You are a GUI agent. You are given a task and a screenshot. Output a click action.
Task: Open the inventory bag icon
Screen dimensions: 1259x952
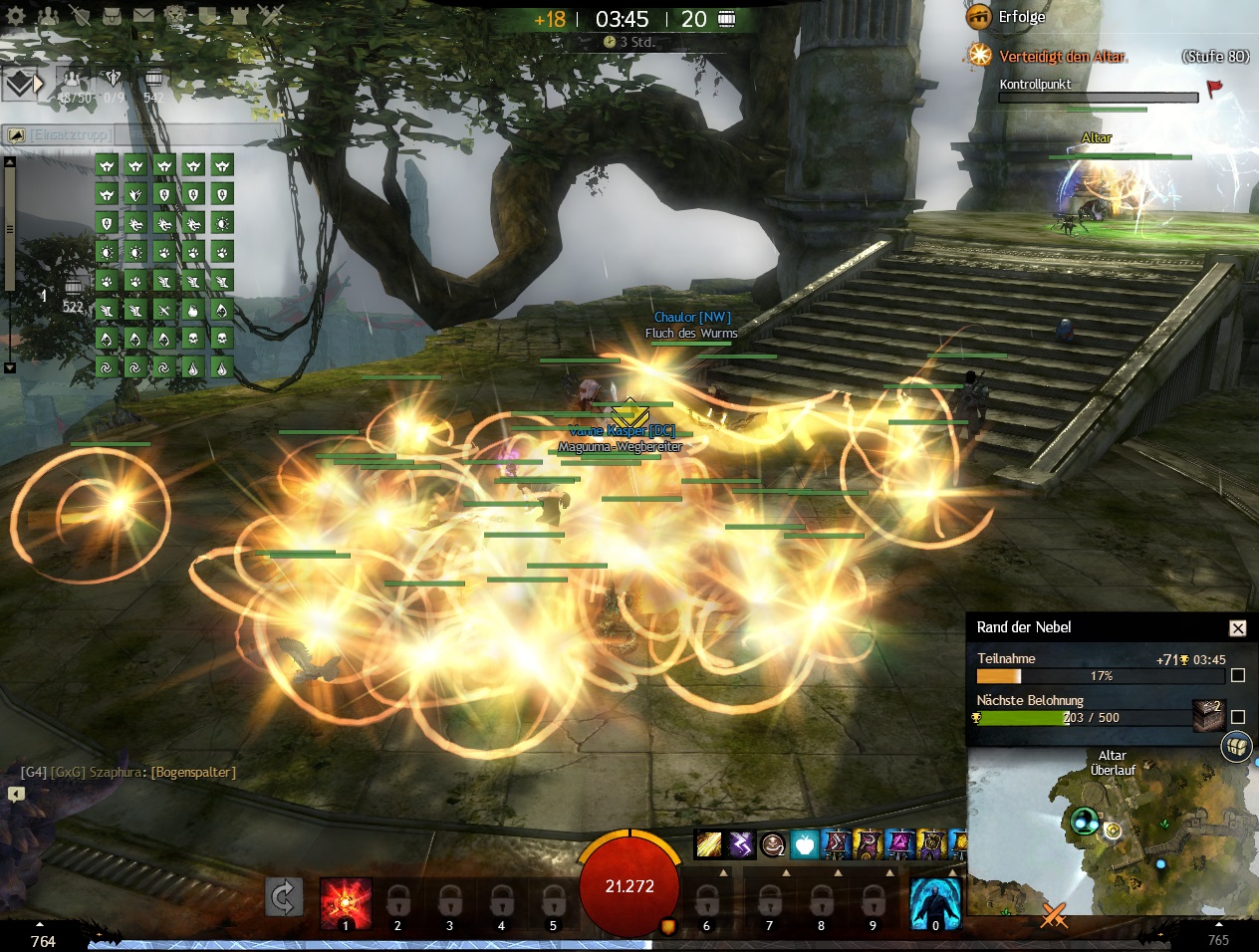click(x=113, y=16)
